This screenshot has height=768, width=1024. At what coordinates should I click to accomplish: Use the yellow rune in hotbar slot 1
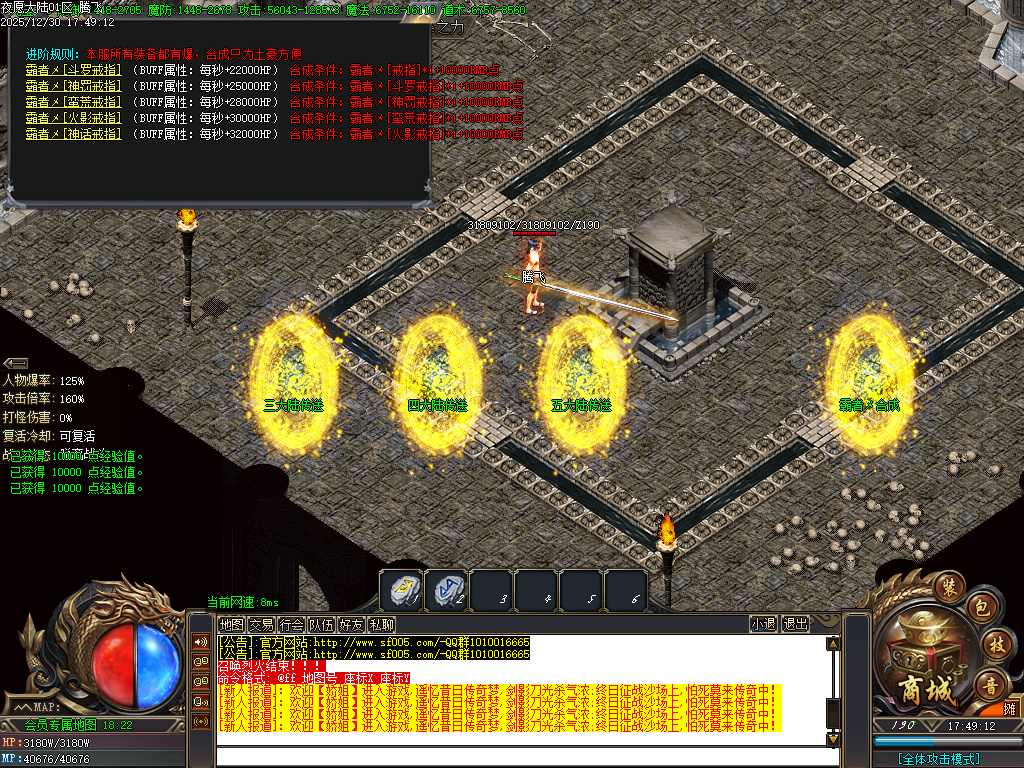401,590
